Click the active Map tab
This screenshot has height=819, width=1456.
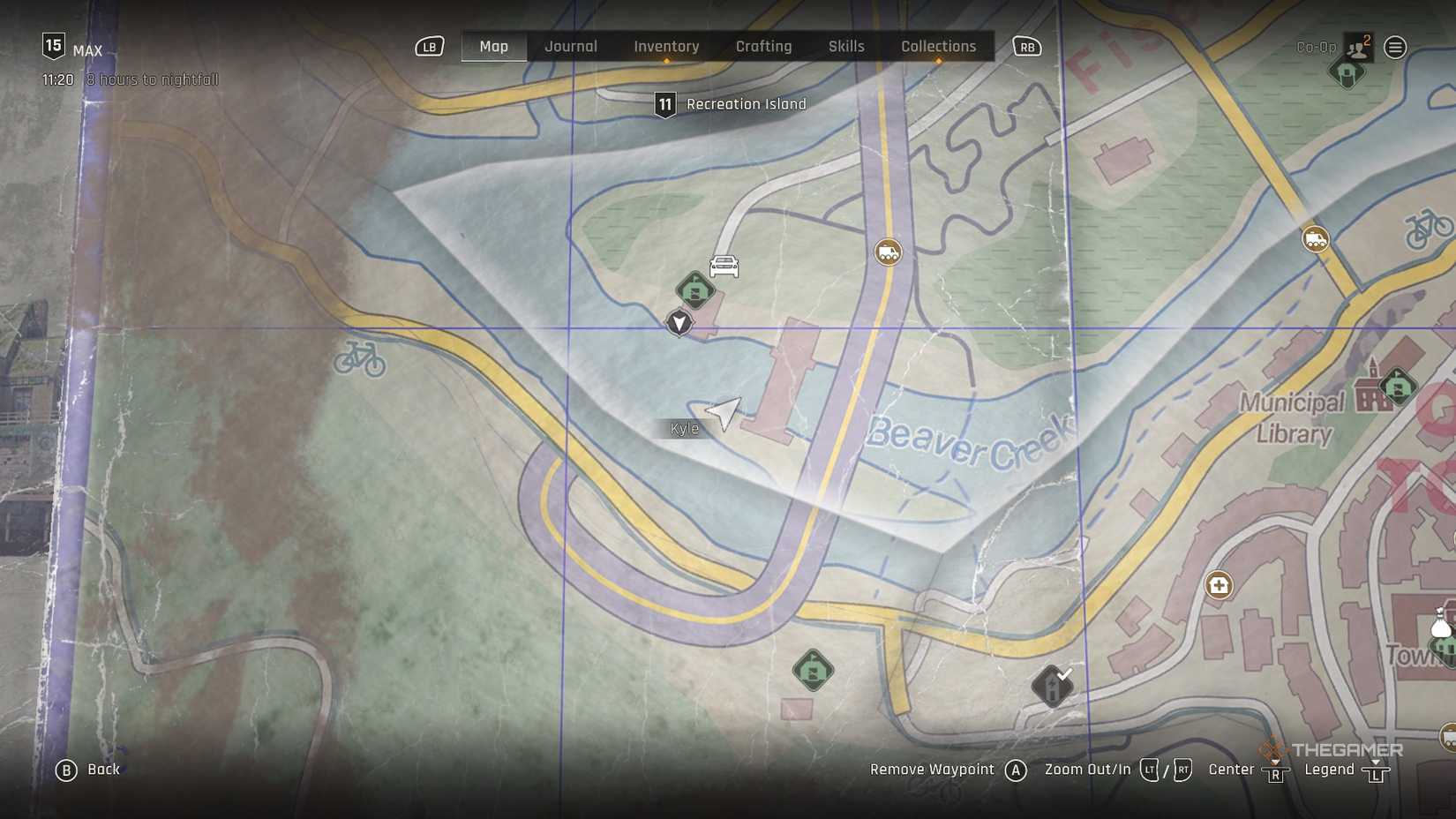click(493, 47)
